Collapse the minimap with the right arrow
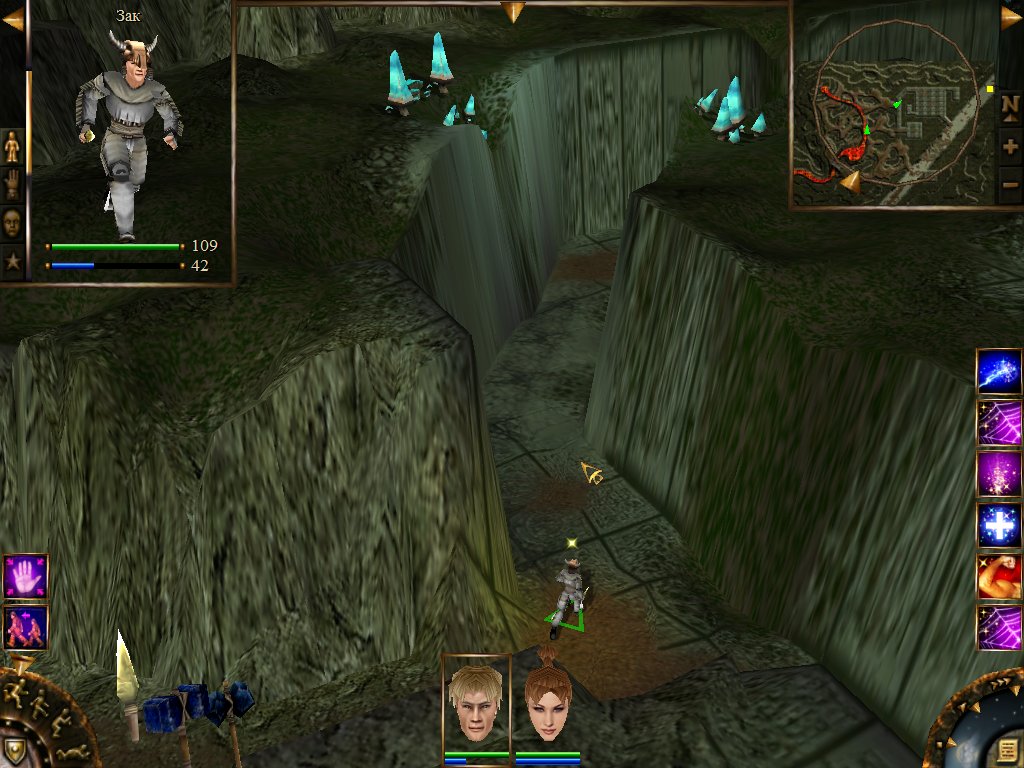Viewport: 1024px width, 768px height. point(1011,19)
